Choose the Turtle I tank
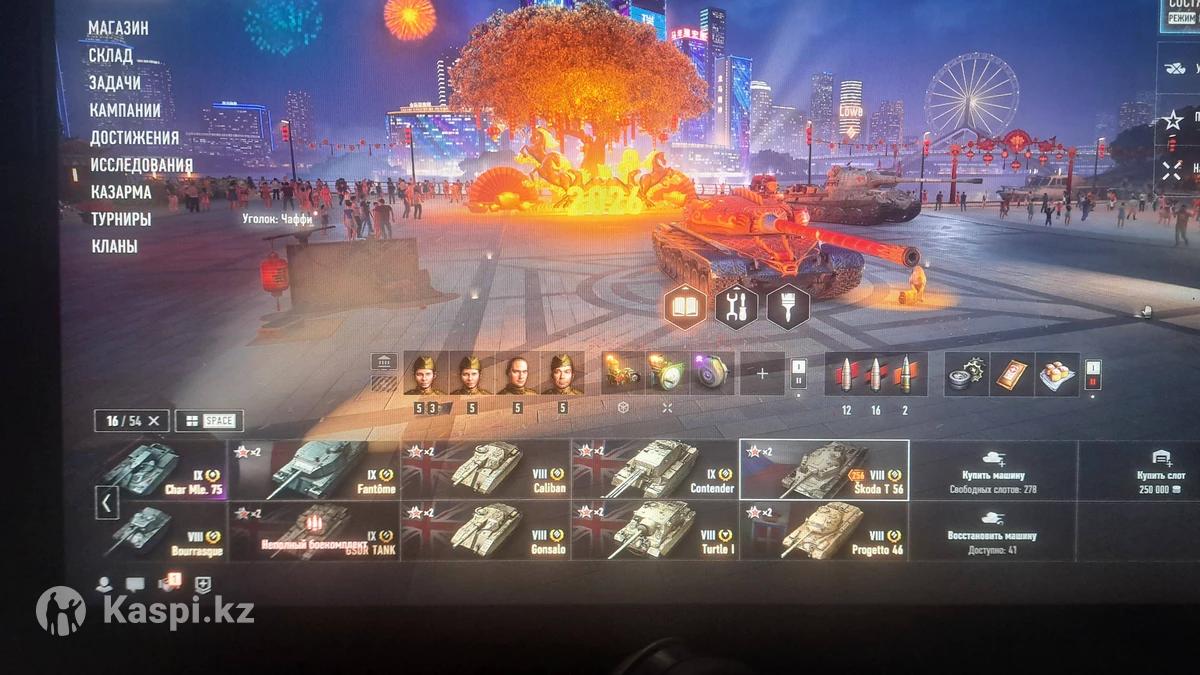 pos(656,531)
